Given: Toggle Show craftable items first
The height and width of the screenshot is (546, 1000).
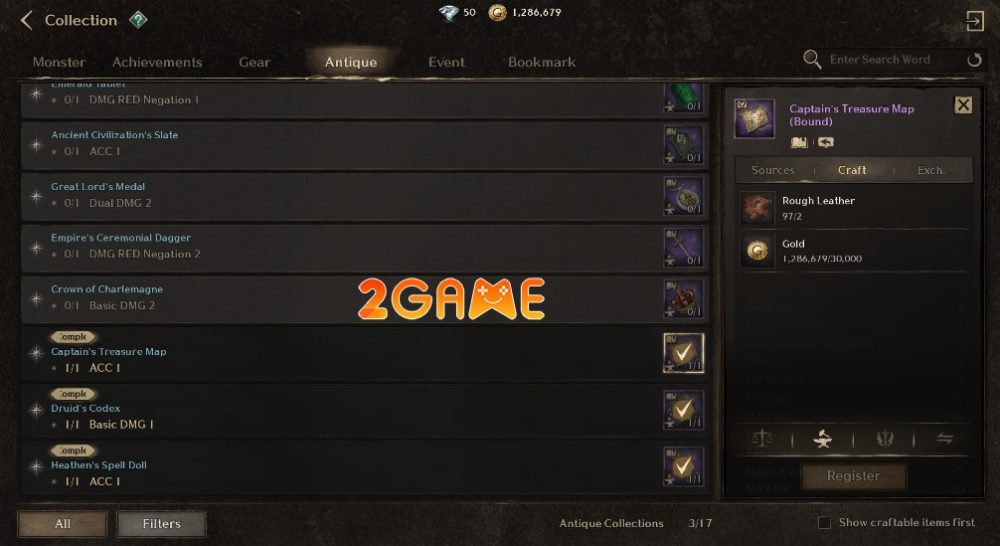Looking at the screenshot, I should coord(824,523).
